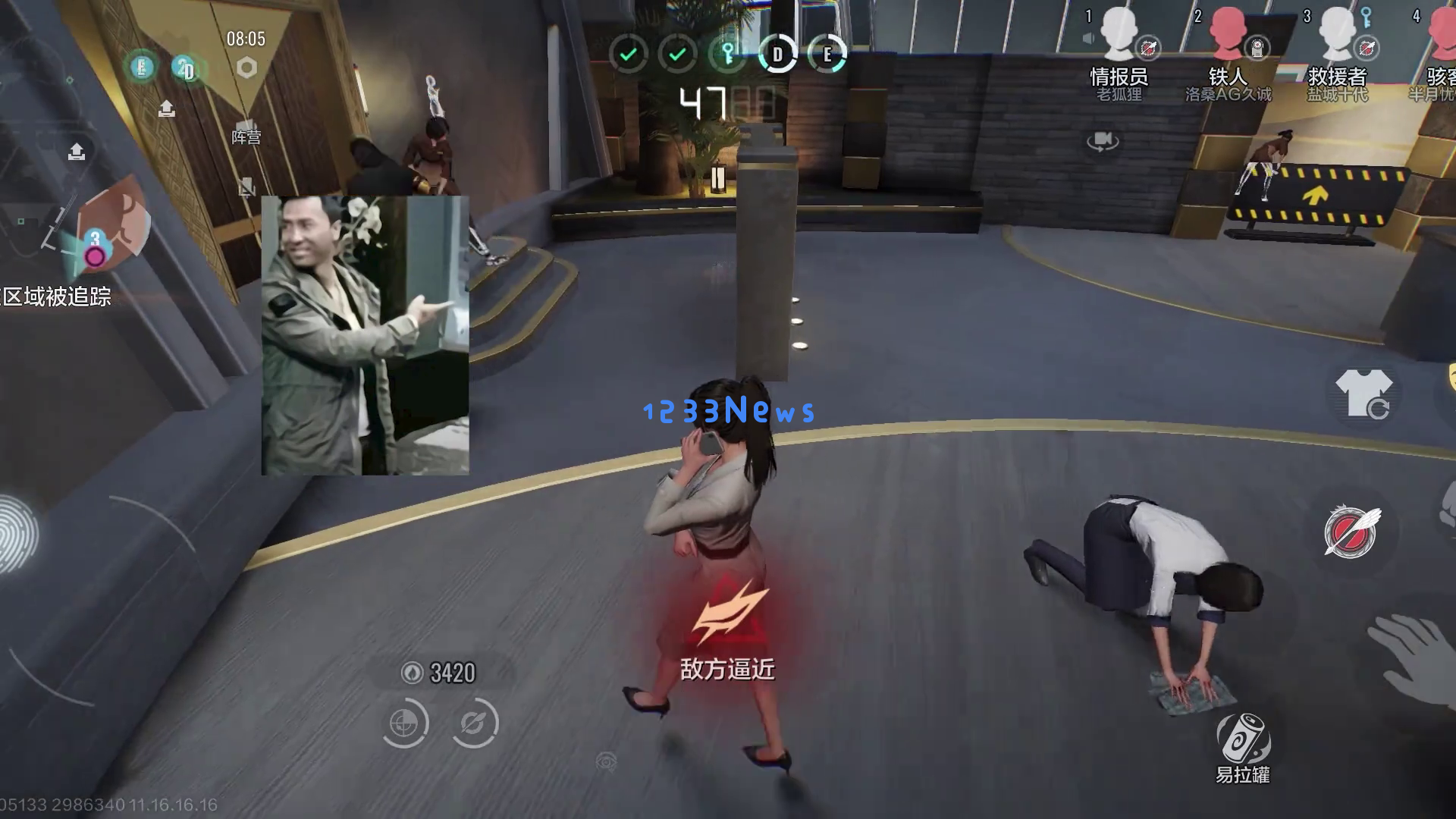
Task: Select the 救援者 player avatar
Action: (1337, 34)
